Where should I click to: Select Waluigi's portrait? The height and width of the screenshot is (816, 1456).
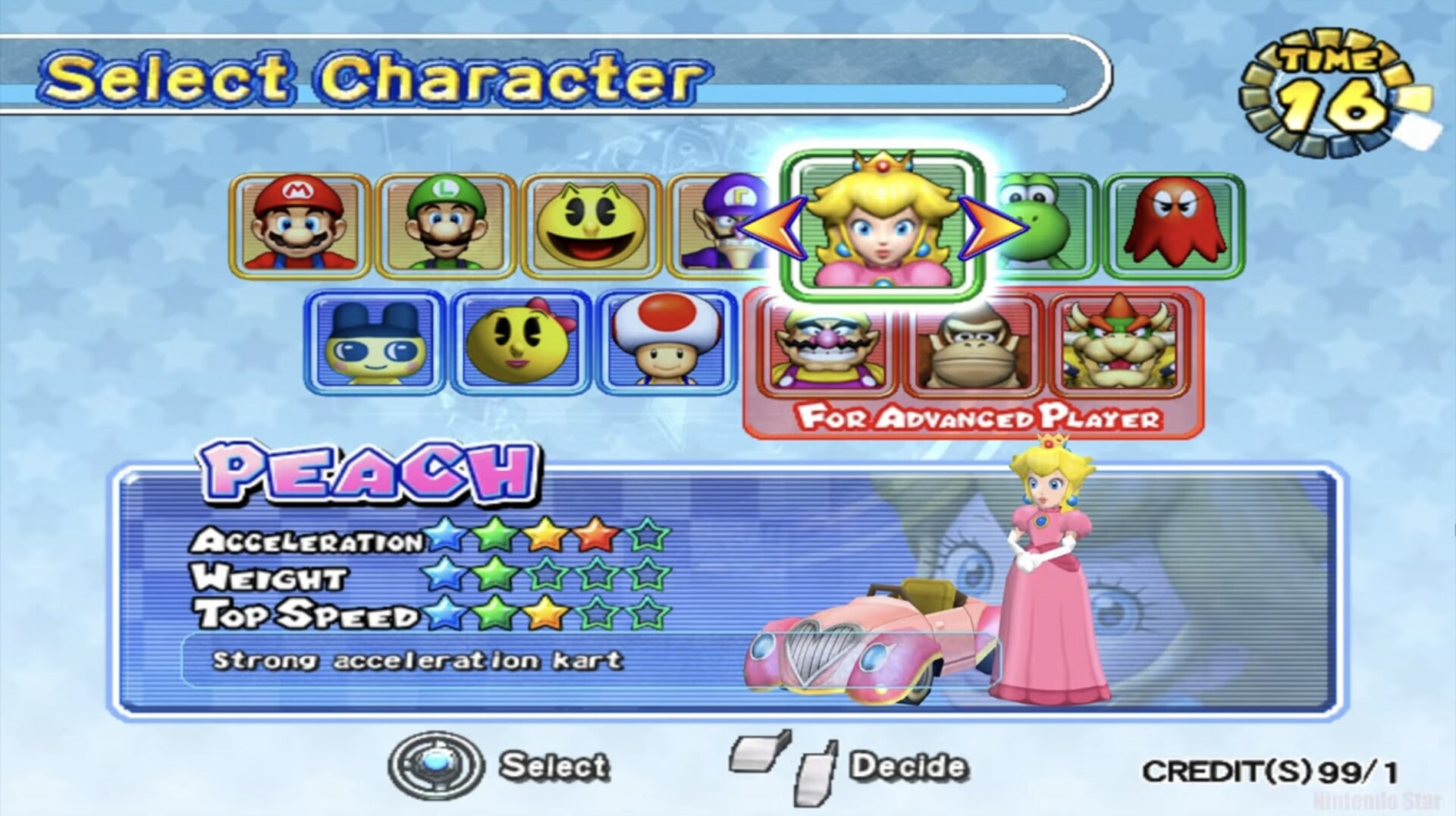tap(717, 225)
